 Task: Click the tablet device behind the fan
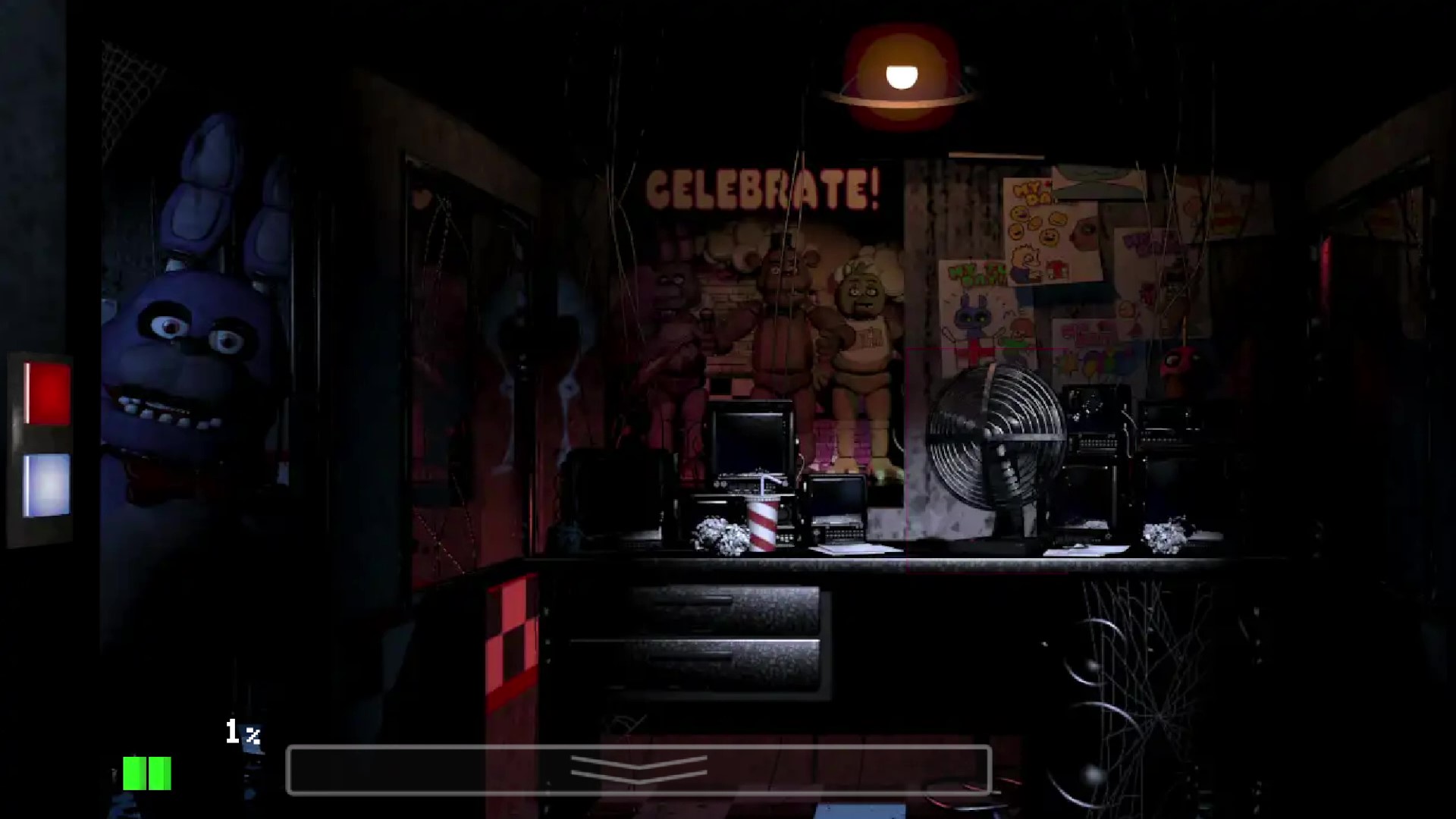point(1092,425)
